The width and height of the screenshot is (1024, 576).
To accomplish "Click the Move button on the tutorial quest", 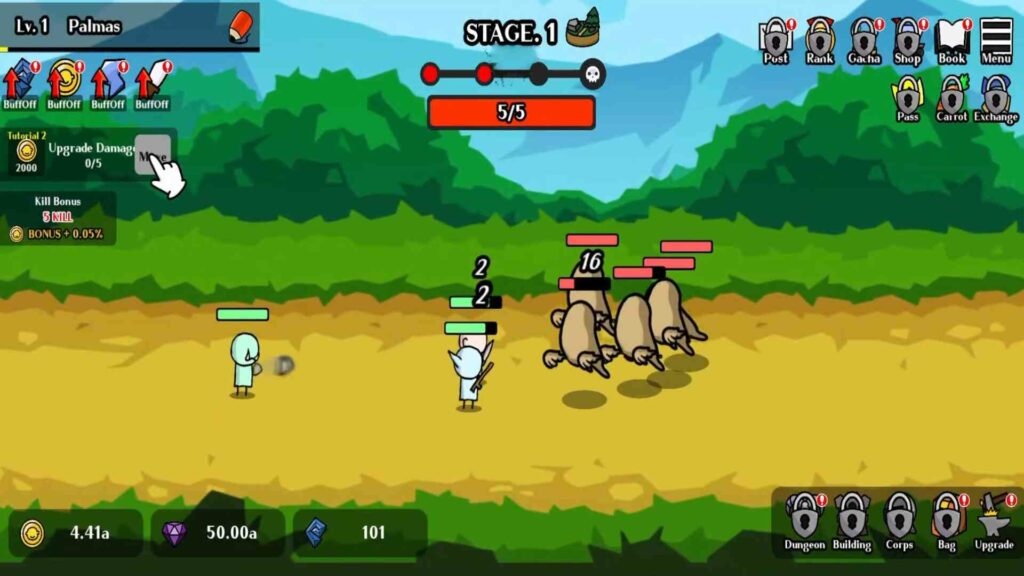I will tap(153, 156).
